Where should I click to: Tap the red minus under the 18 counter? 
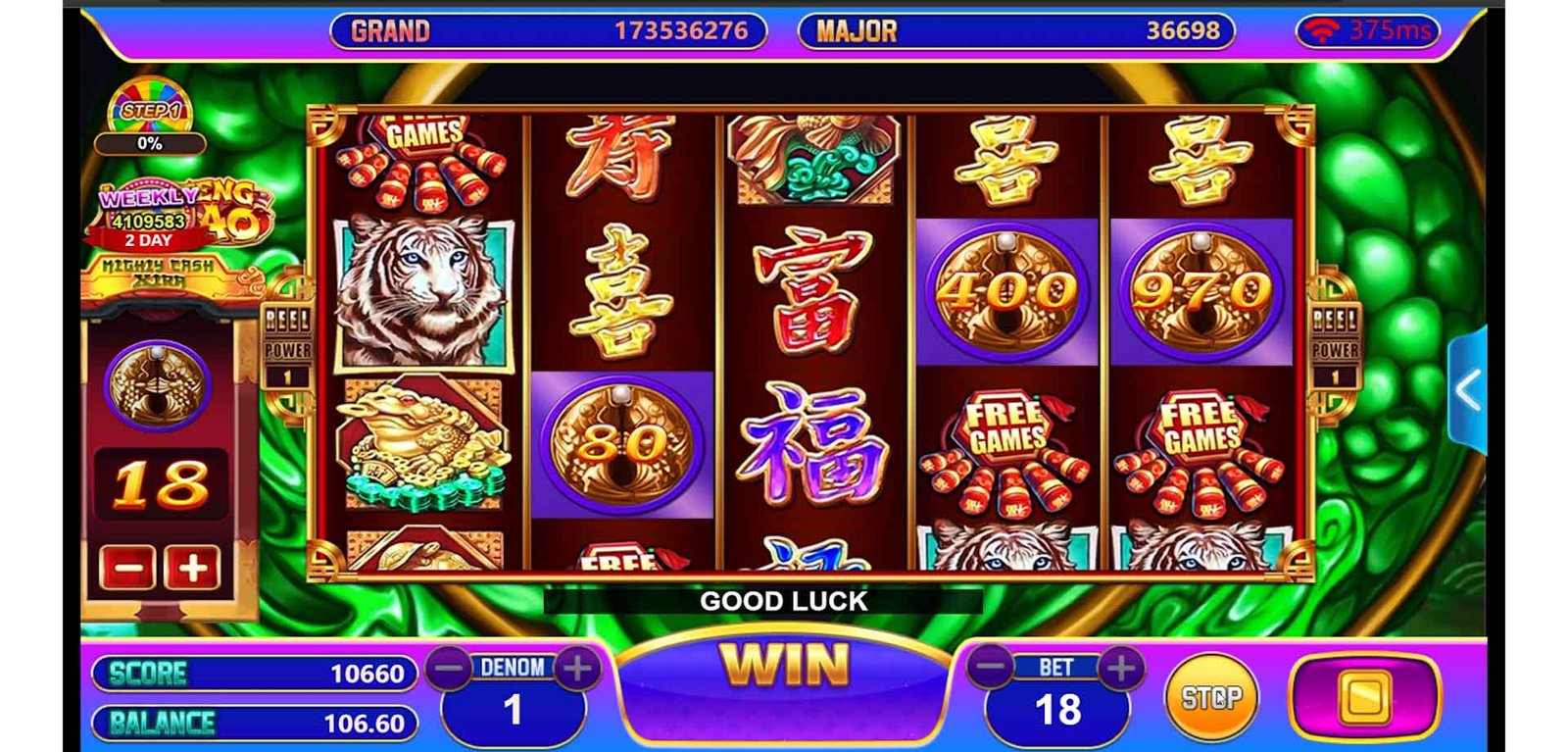[x=127, y=568]
